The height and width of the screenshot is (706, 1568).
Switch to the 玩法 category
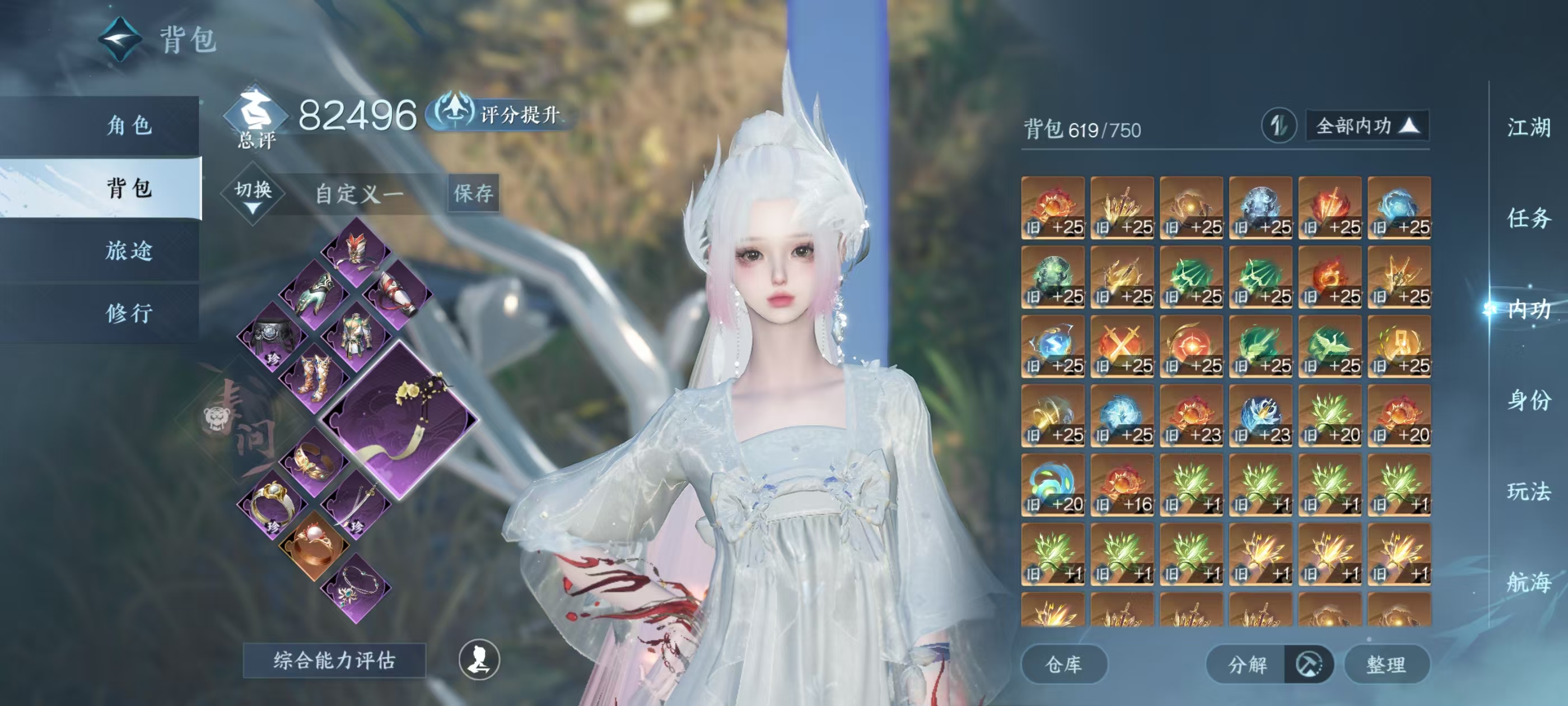tap(1528, 491)
